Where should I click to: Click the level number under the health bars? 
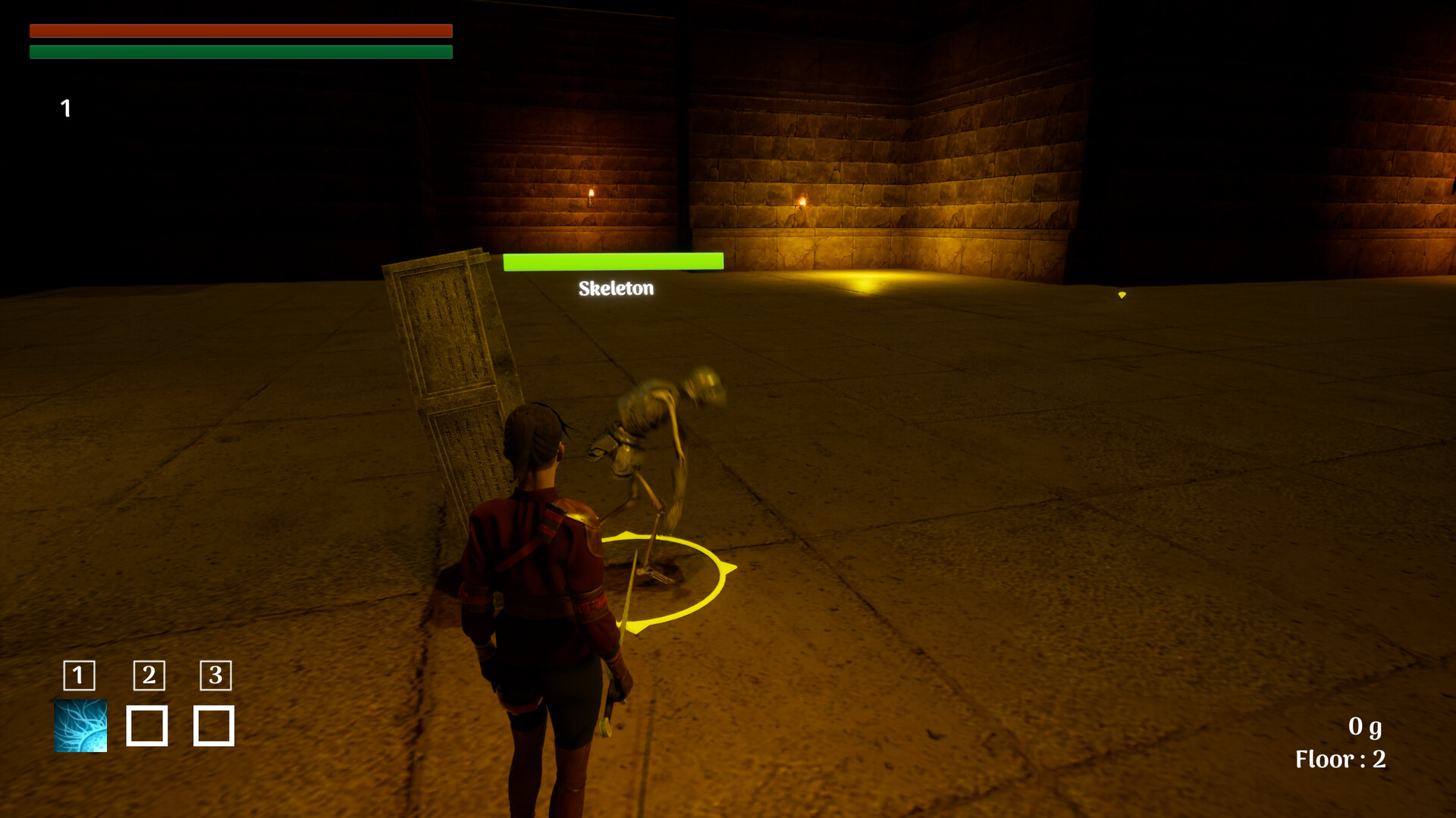point(65,108)
